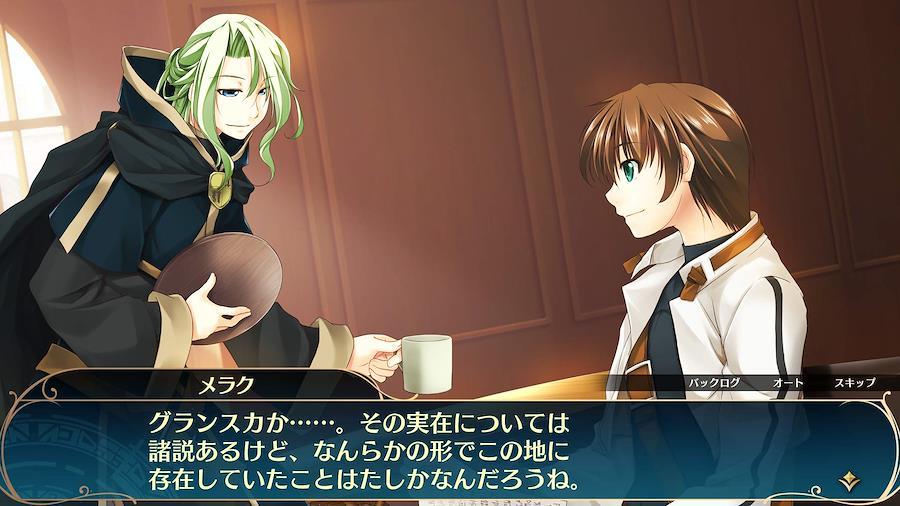Toggle オート (auto) text advance
Screen dimensions: 900x506
point(787,383)
